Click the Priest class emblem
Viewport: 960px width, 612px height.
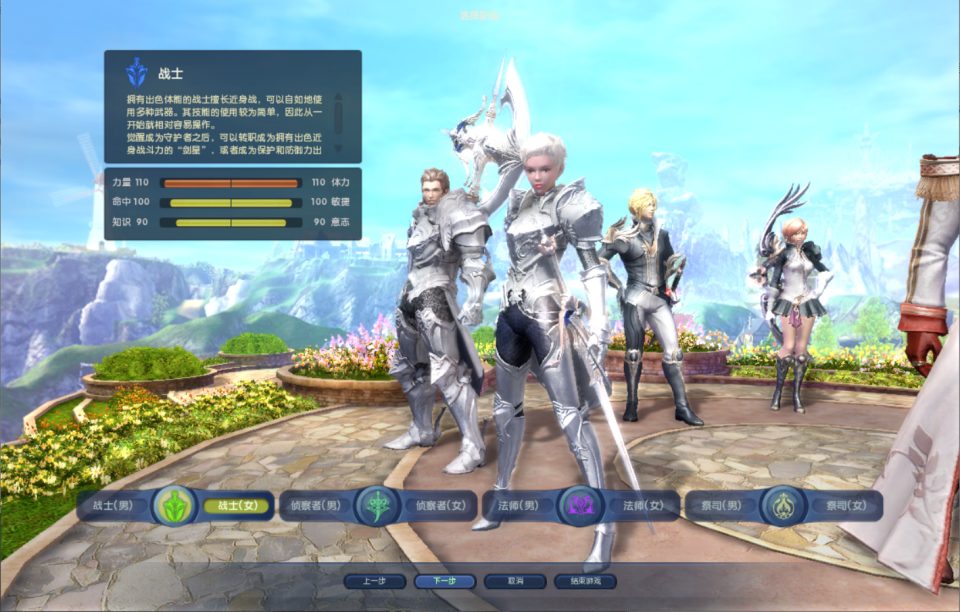[x=782, y=505]
